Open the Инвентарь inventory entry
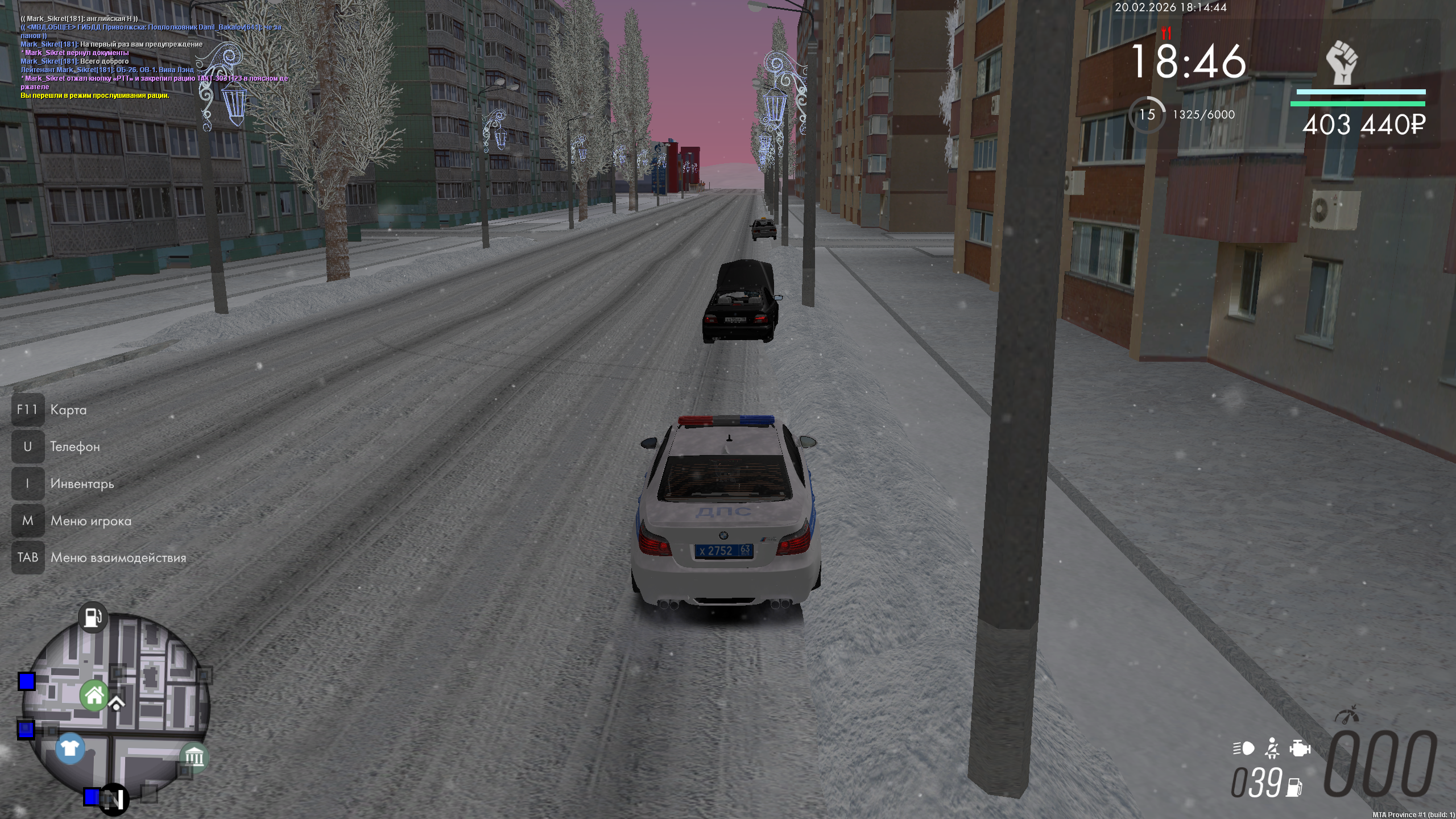The image size is (1456, 819). click(82, 484)
